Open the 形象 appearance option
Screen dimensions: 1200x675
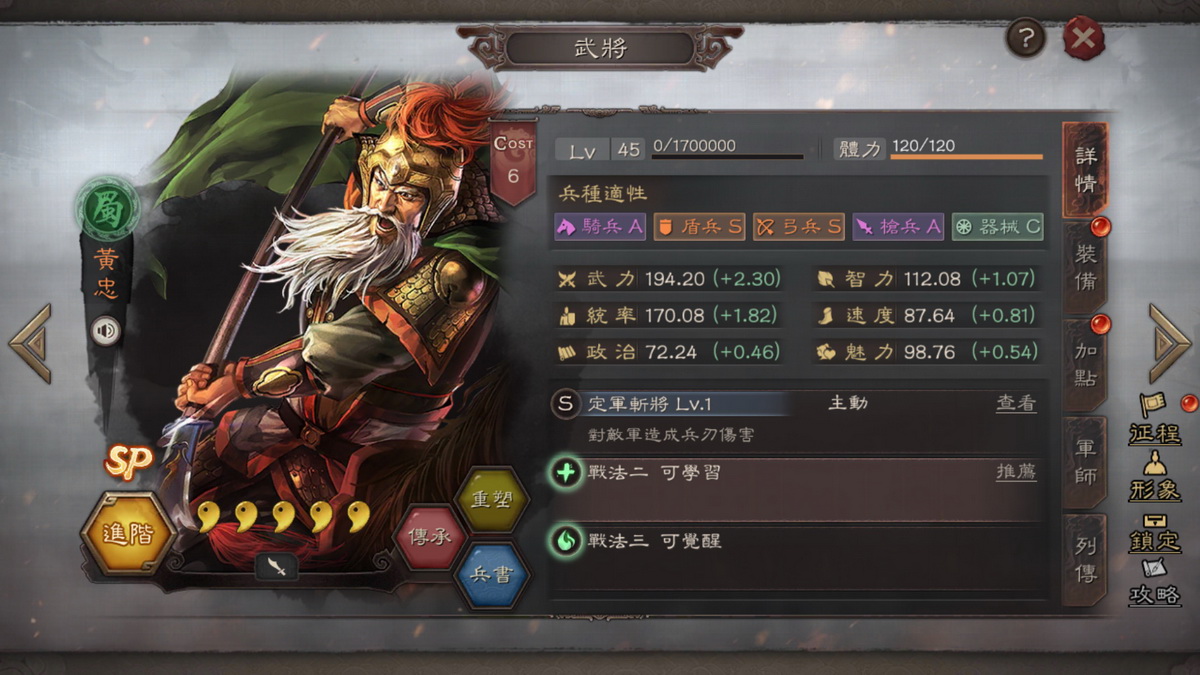click(1155, 478)
